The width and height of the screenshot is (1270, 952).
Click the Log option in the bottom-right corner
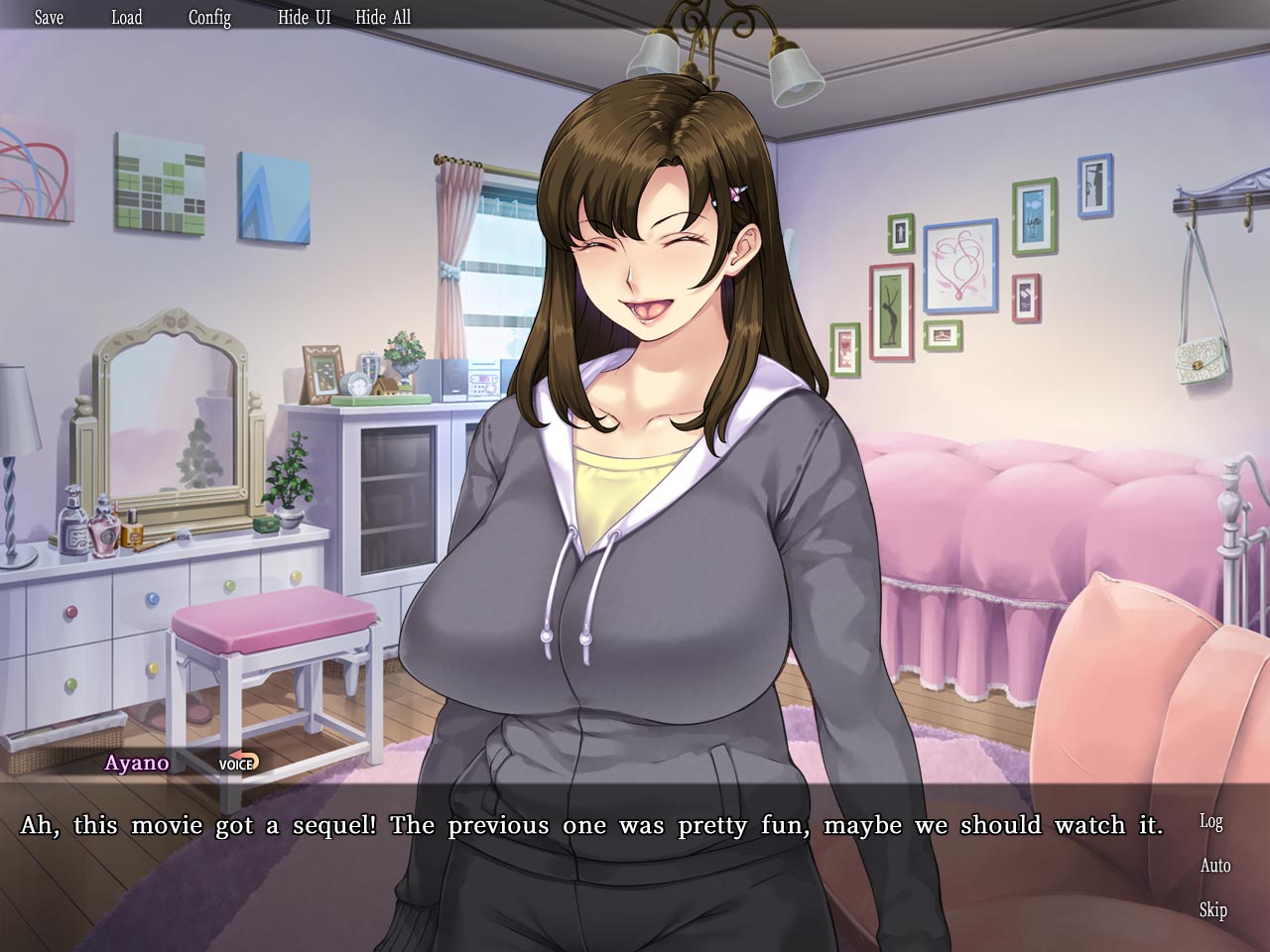click(1210, 823)
